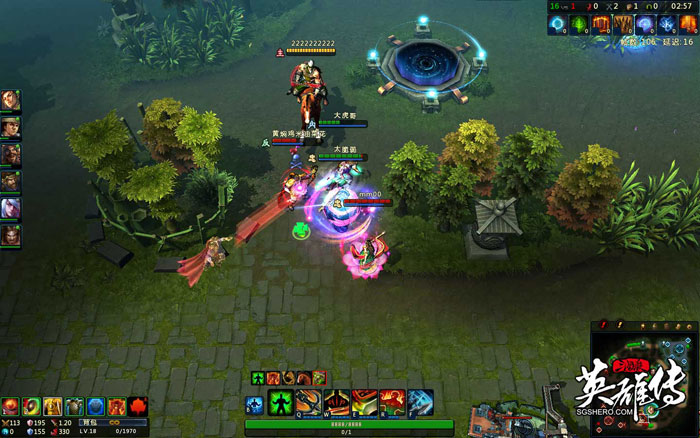This screenshot has width=700, height=438.
Task: Click the red maple leaf item slot
Action: [138, 405]
